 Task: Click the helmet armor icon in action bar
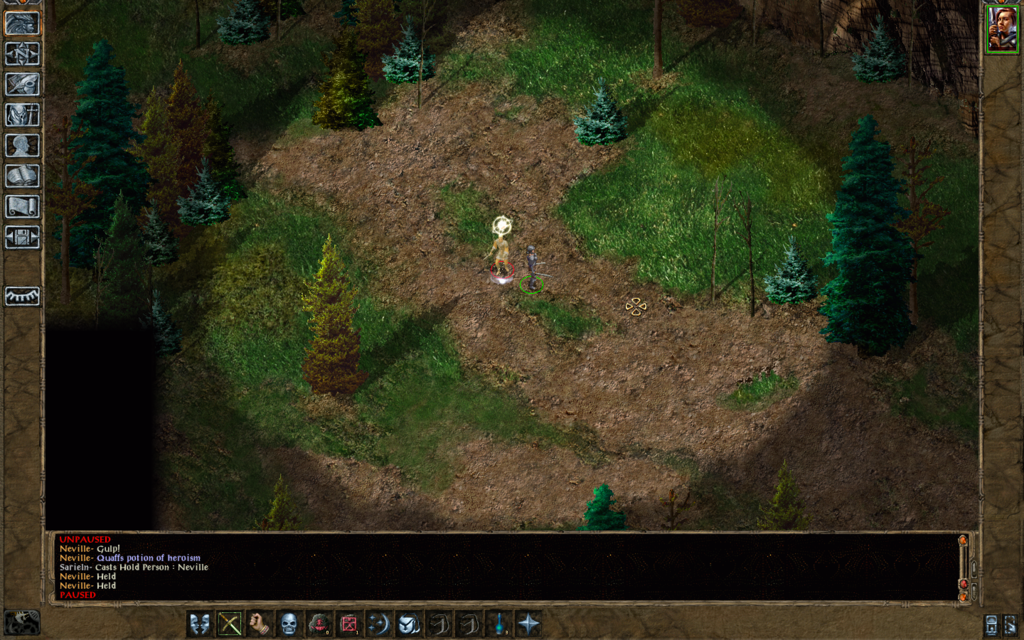click(x=408, y=624)
